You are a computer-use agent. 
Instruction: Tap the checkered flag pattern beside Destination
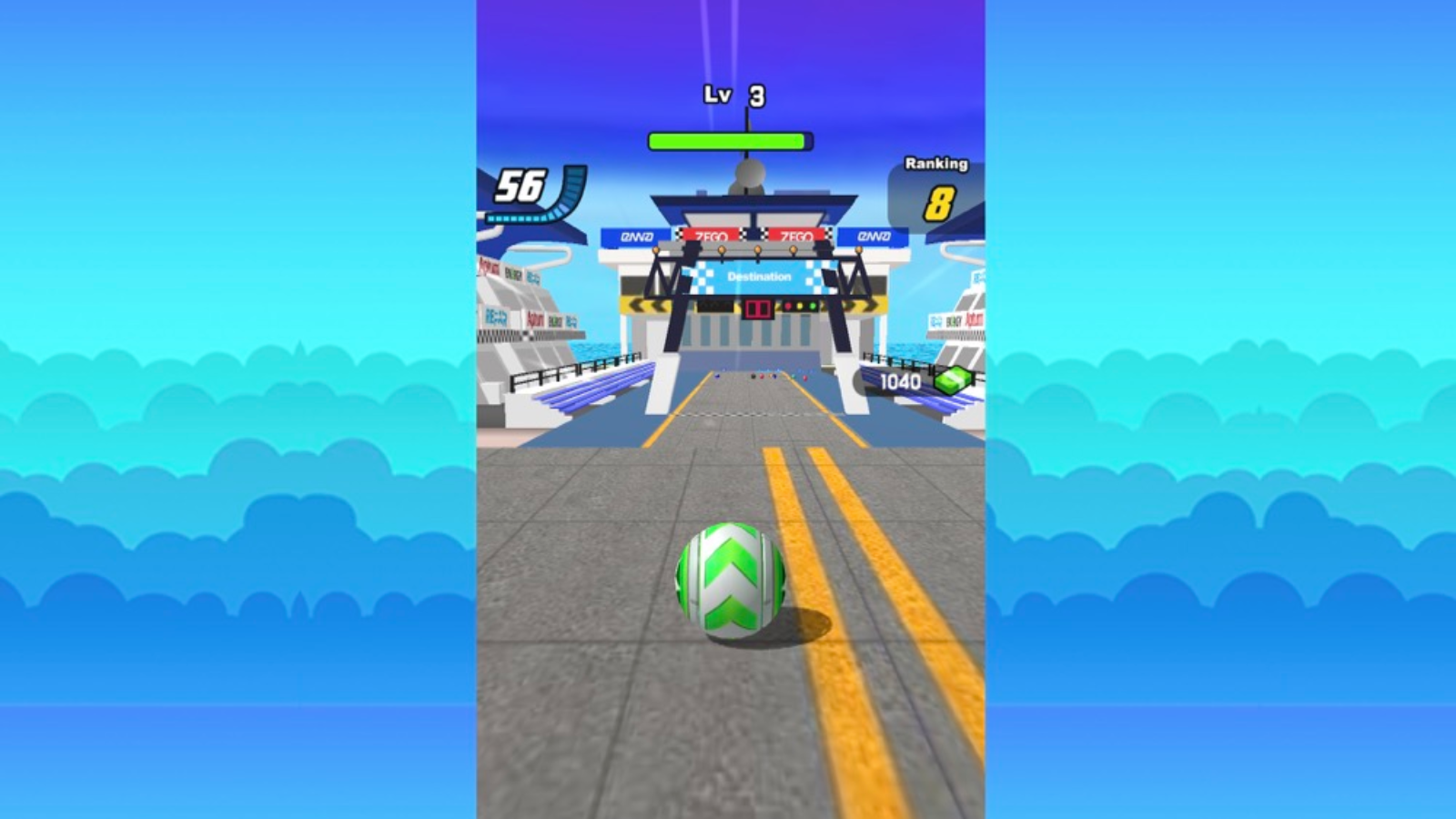pyautogui.click(x=701, y=276)
